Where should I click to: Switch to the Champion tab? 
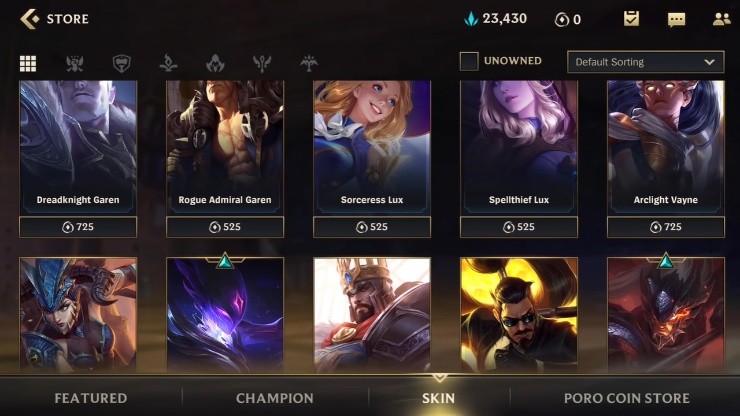click(x=275, y=398)
